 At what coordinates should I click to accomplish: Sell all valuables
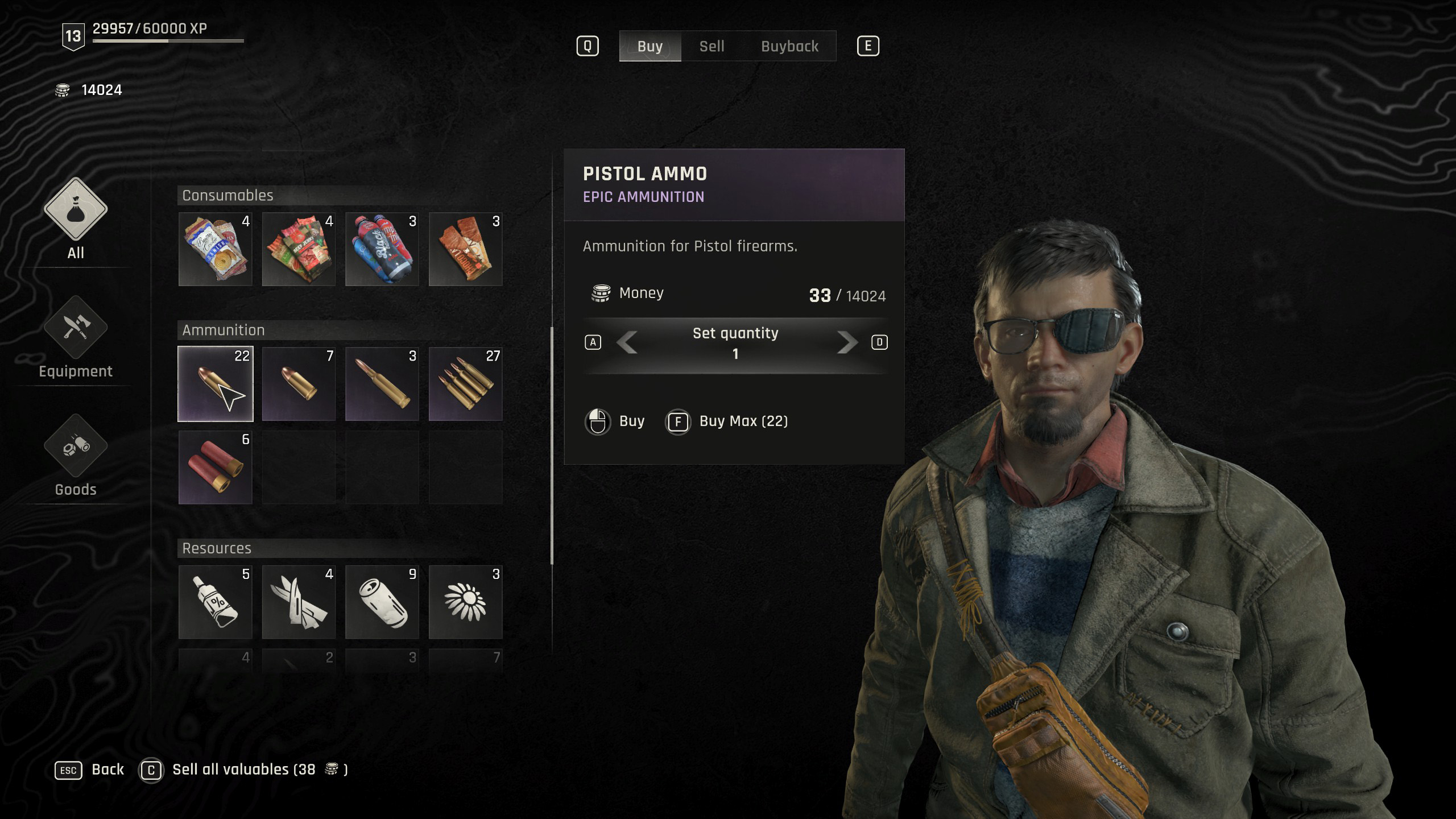click(x=243, y=770)
